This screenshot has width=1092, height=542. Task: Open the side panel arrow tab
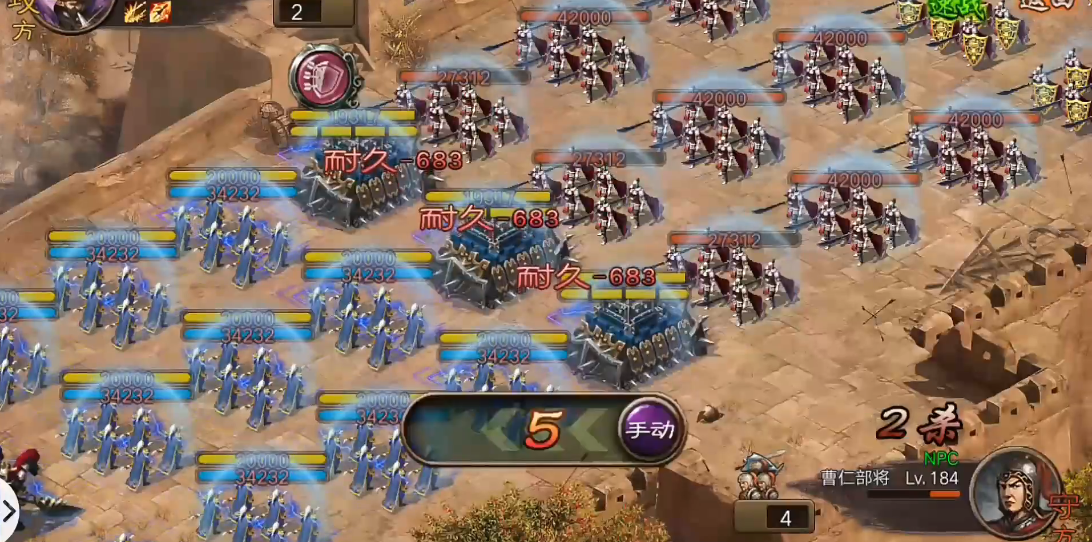point(9,512)
